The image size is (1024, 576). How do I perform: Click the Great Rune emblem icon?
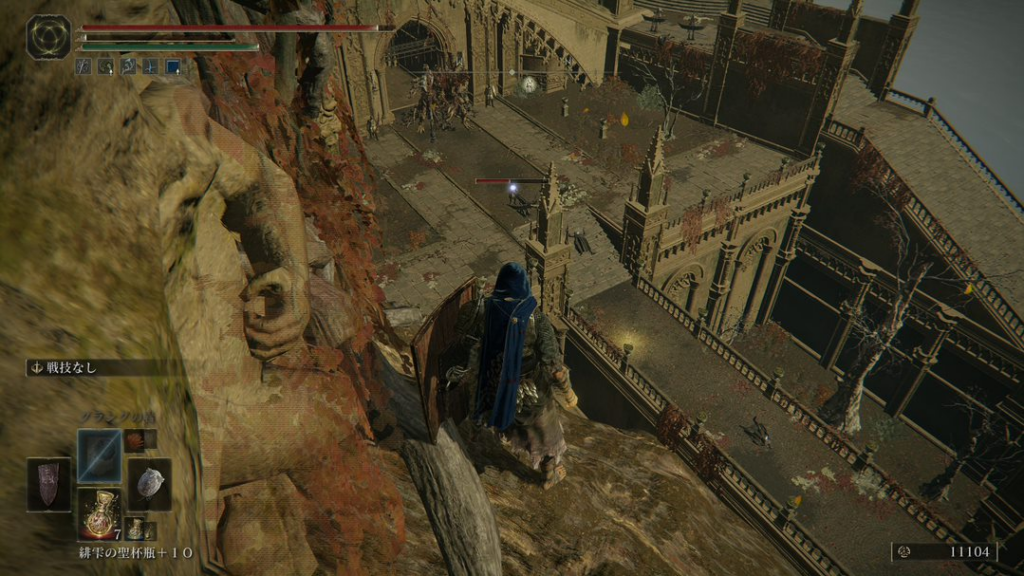pyautogui.click(x=48, y=36)
